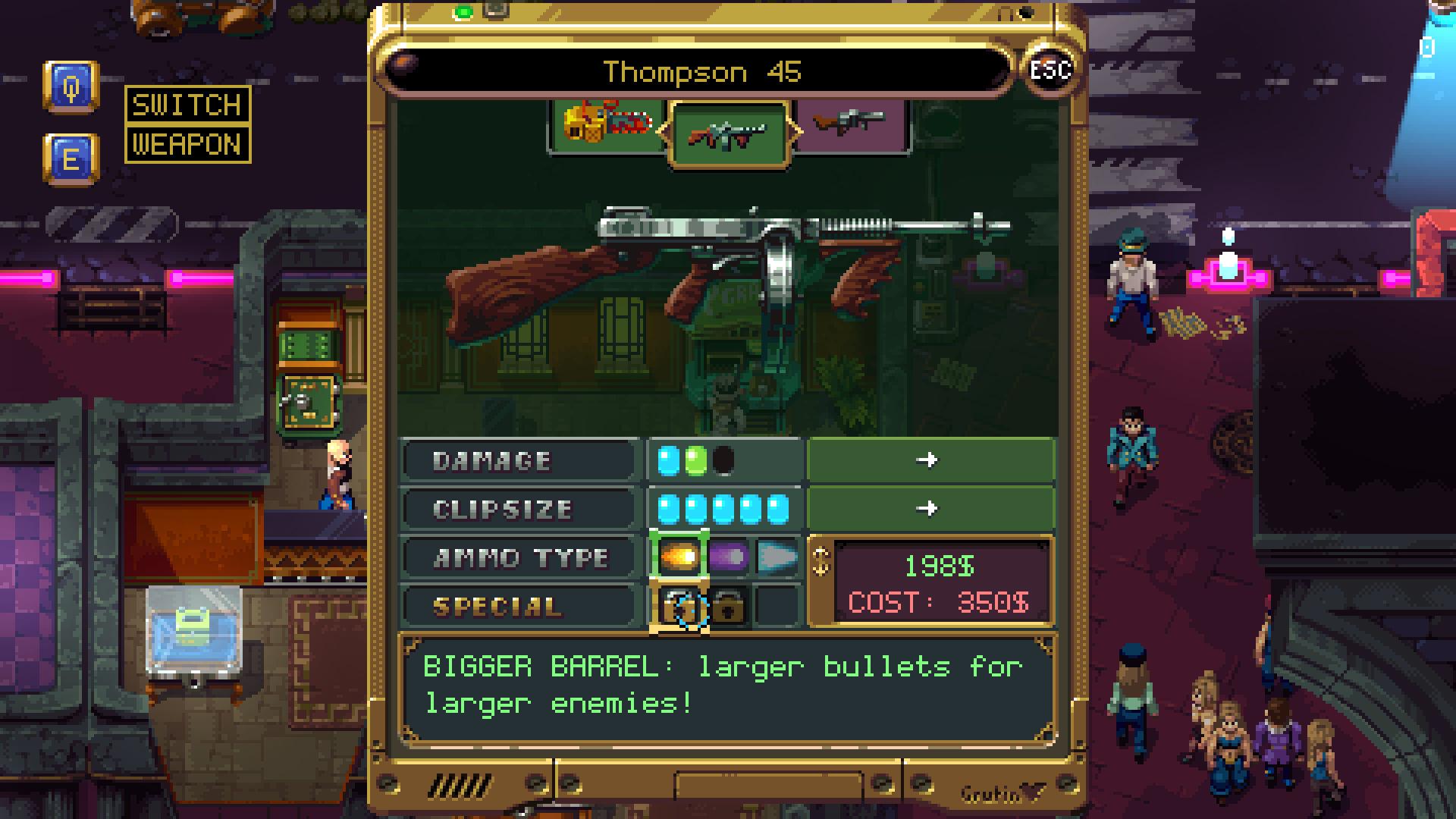Image resolution: width=1456 pixels, height=819 pixels.
Task: Upgrade Damage with its arrow button
Action: pyautogui.click(x=930, y=460)
